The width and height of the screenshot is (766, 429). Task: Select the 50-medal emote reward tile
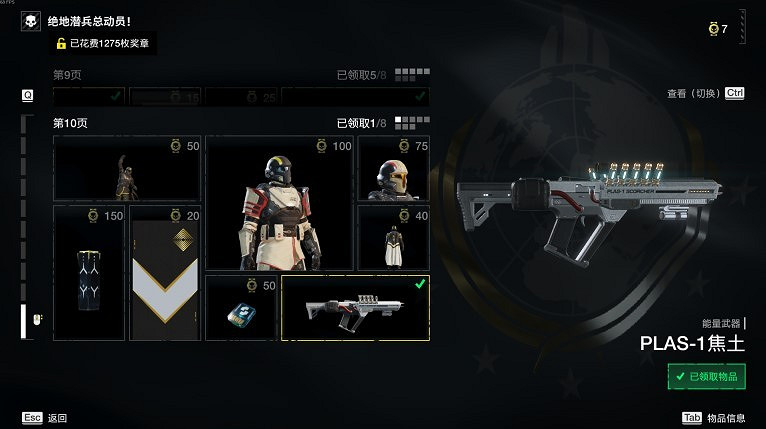pyautogui.click(x=127, y=168)
